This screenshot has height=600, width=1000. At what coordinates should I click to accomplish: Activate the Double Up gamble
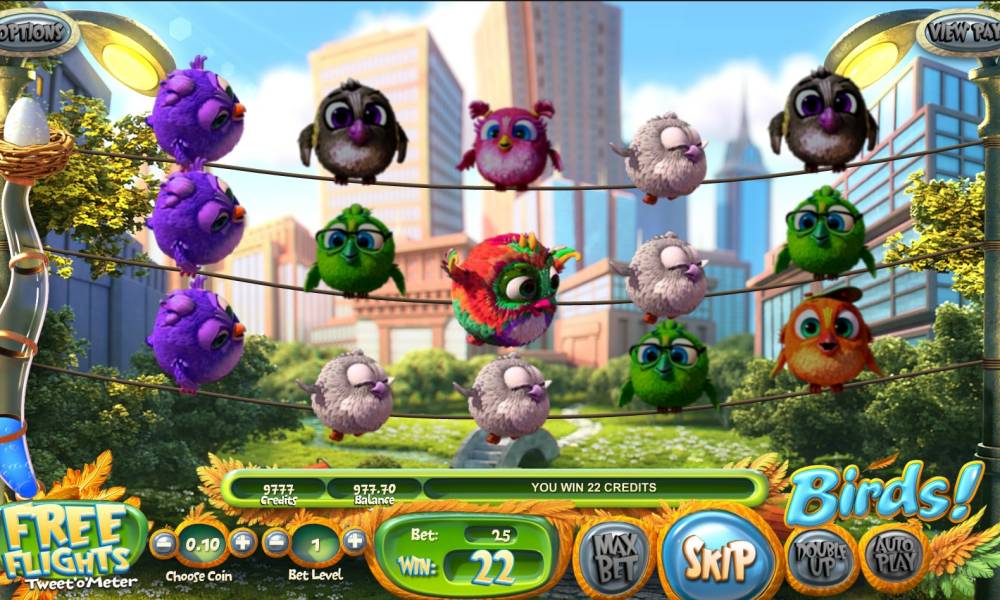(821, 557)
